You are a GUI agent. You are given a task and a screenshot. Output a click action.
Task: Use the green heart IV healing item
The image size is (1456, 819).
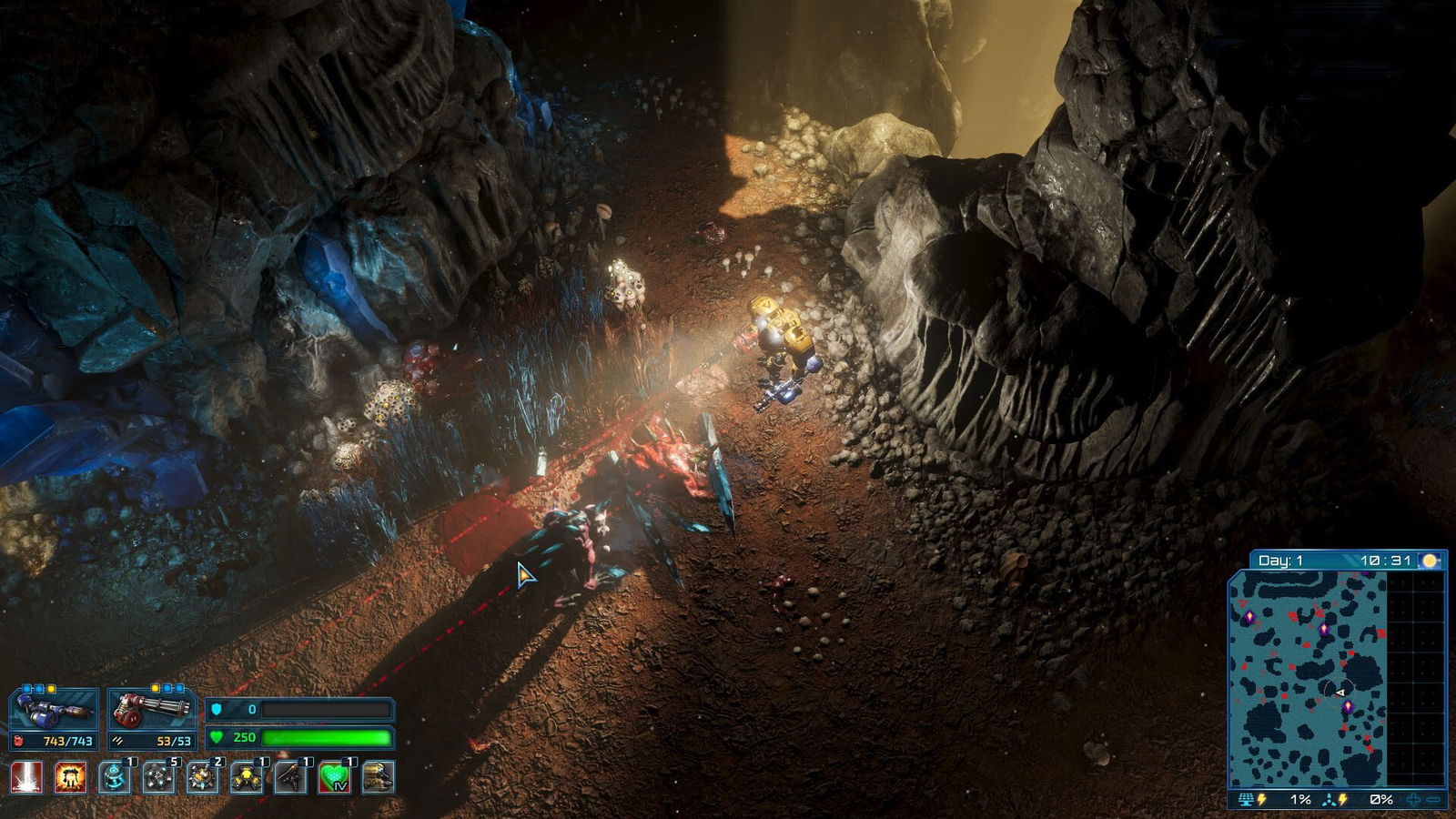point(334,778)
